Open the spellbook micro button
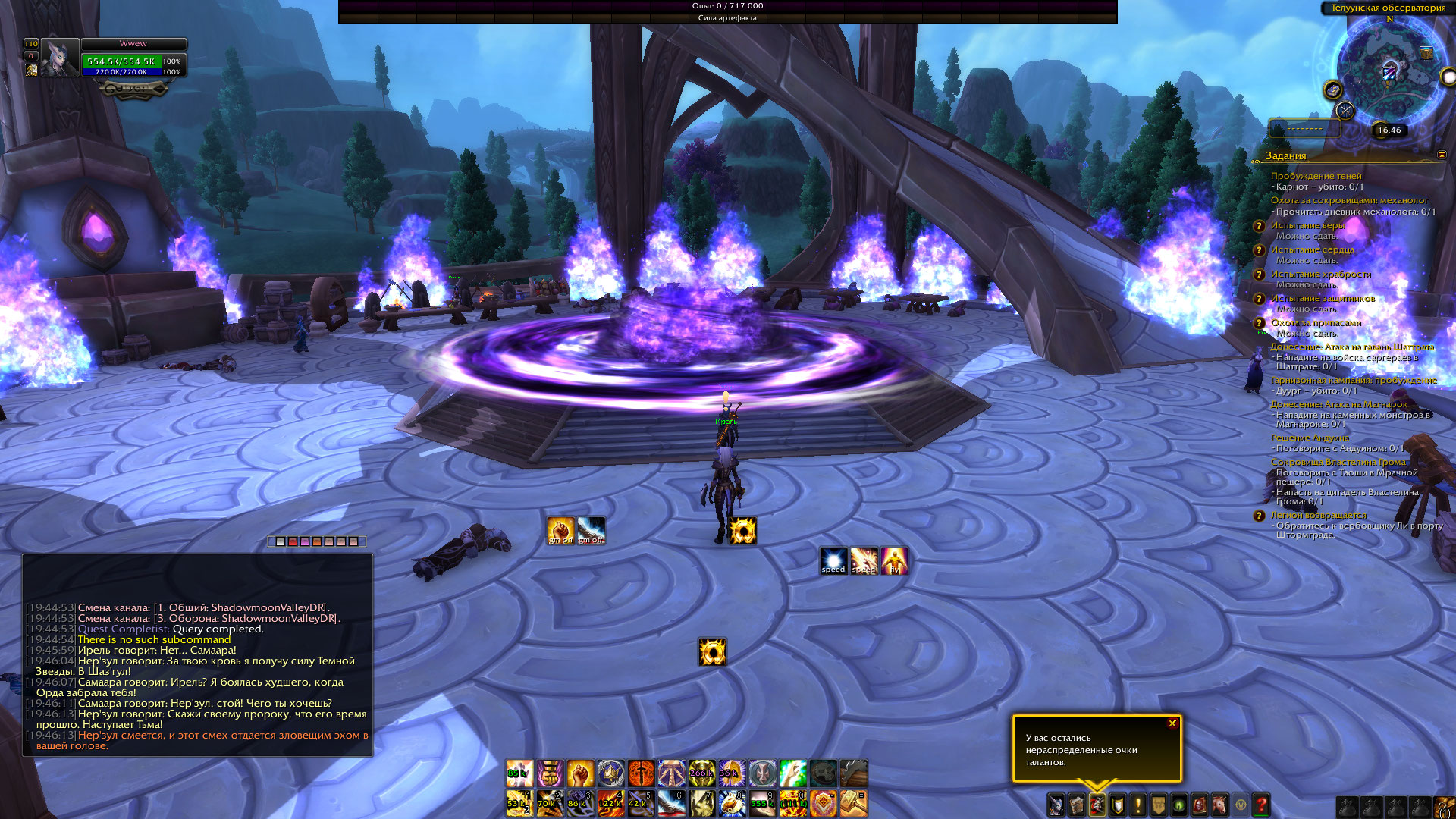 click(1077, 805)
